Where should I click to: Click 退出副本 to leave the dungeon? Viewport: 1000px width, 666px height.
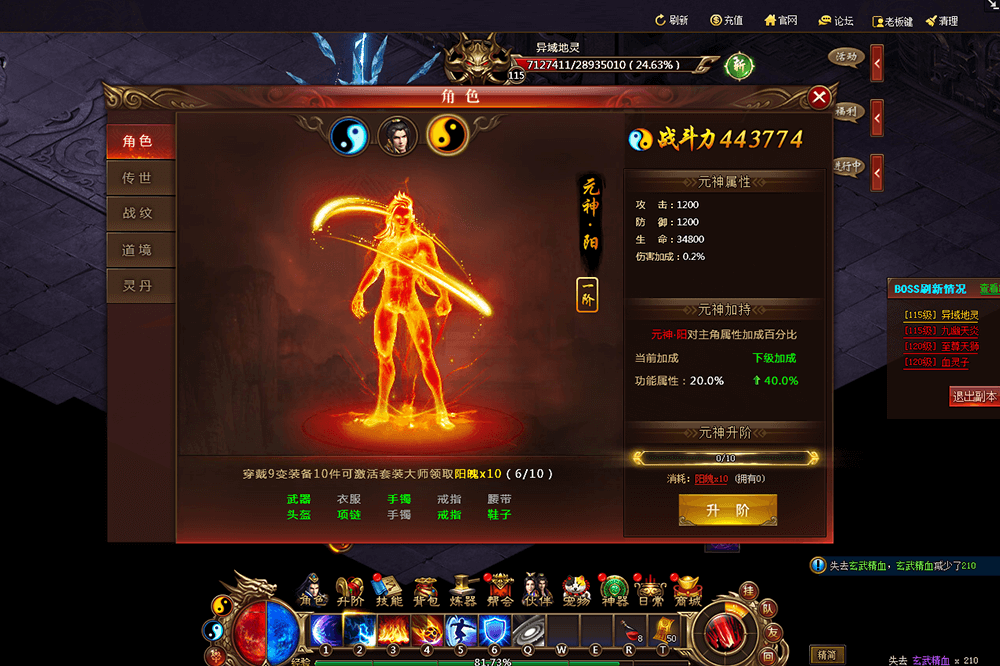(x=973, y=396)
